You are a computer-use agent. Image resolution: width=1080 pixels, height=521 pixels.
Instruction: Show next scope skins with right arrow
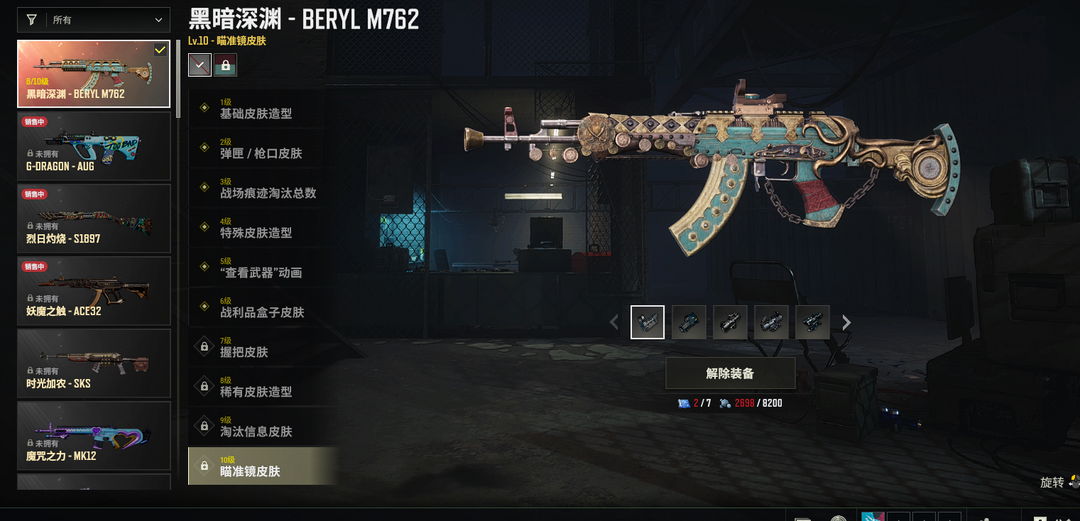846,322
